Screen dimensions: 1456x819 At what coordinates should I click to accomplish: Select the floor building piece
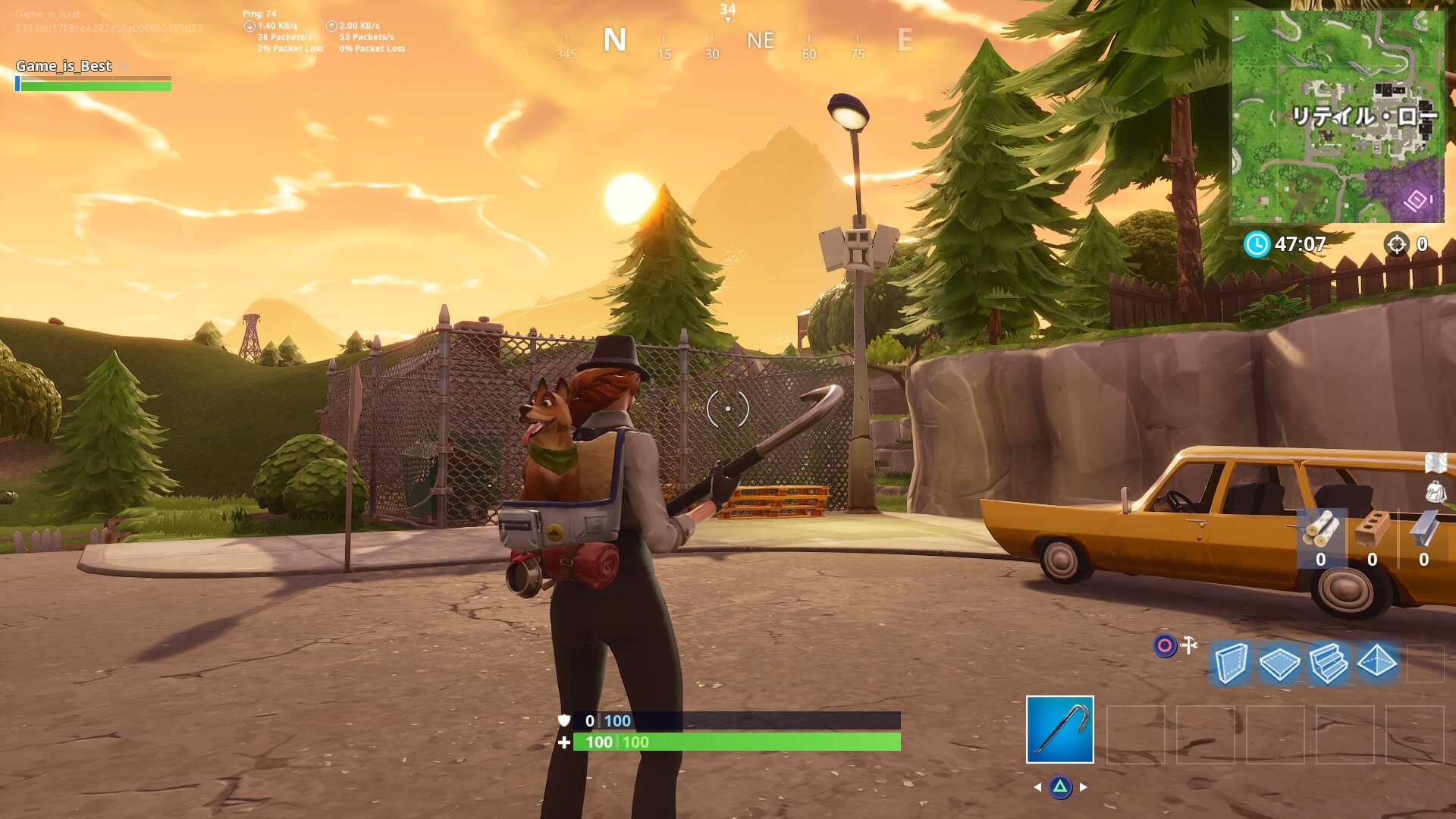[1279, 664]
